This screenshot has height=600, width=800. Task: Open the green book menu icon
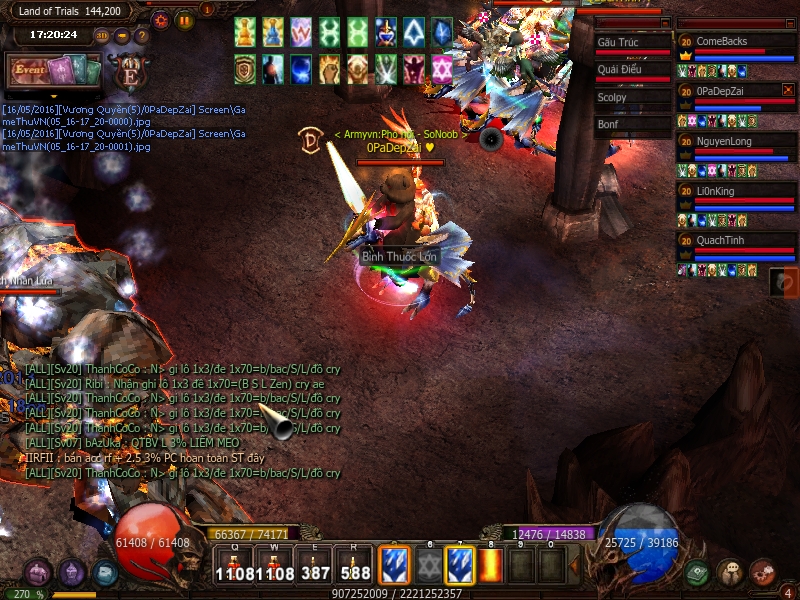(698, 572)
